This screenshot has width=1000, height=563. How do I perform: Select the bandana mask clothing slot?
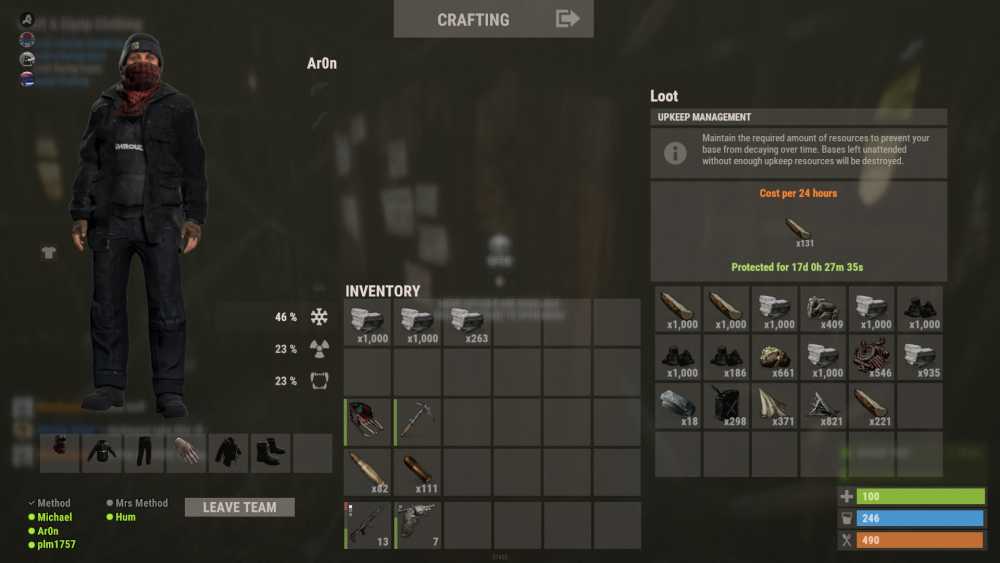tap(61, 452)
